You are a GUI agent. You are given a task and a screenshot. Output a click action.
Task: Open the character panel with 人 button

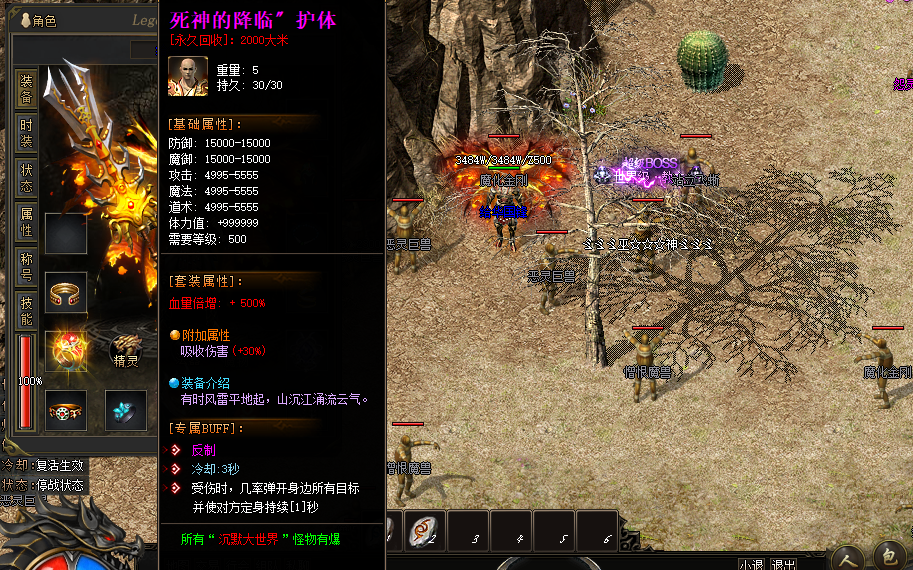tap(848, 558)
